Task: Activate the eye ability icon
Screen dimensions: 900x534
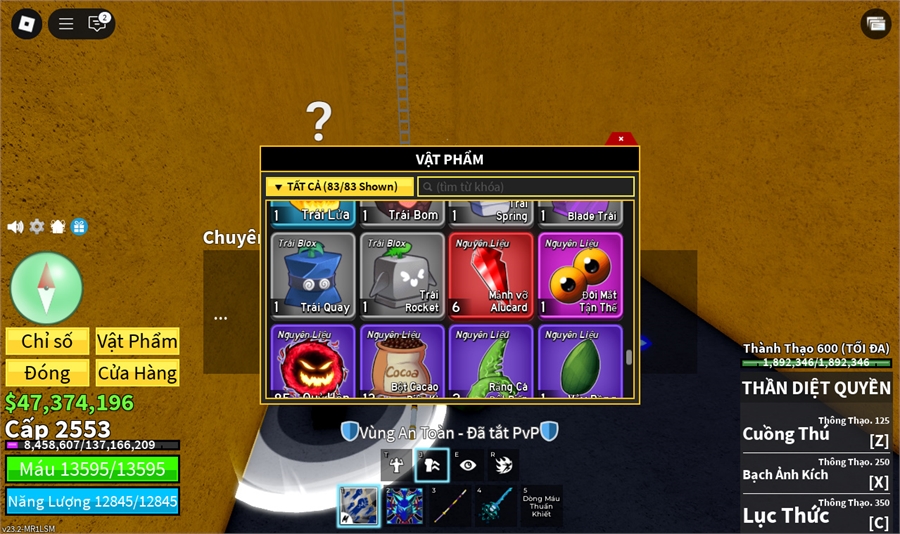Action: pyautogui.click(x=467, y=465)
